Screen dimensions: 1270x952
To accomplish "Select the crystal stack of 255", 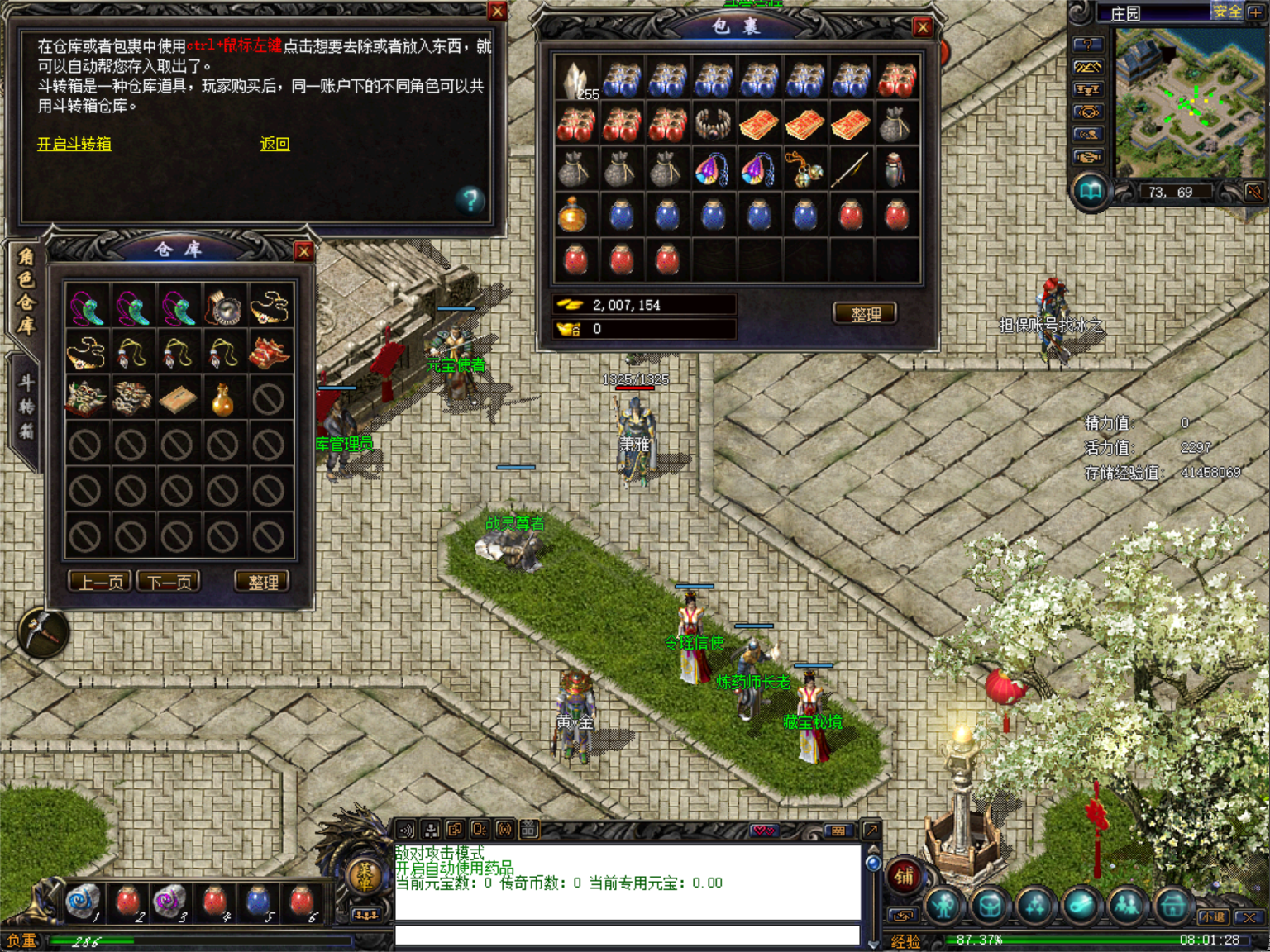I will tap(575, 80).
